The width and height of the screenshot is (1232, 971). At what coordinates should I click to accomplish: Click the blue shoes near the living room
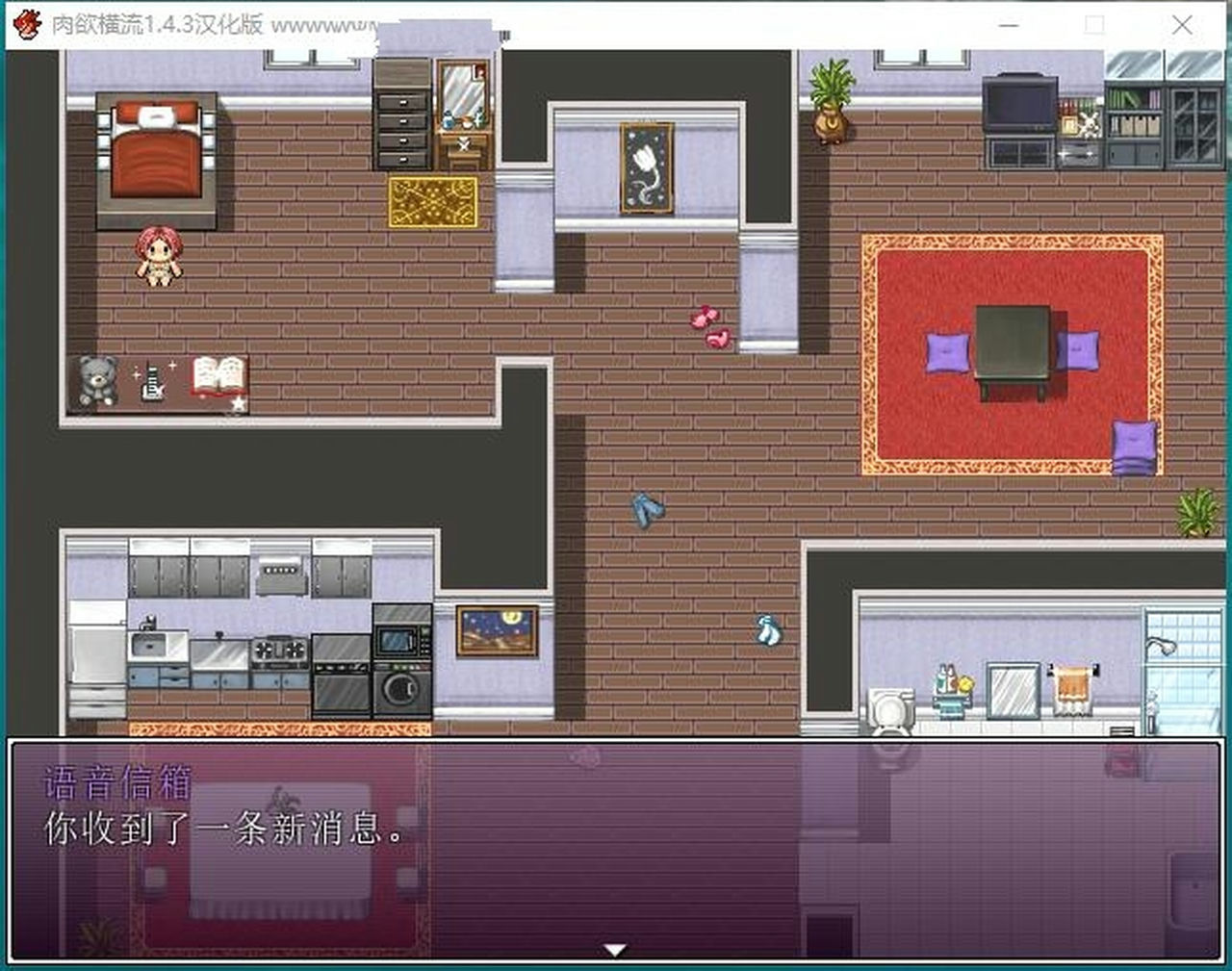point(649,507)
